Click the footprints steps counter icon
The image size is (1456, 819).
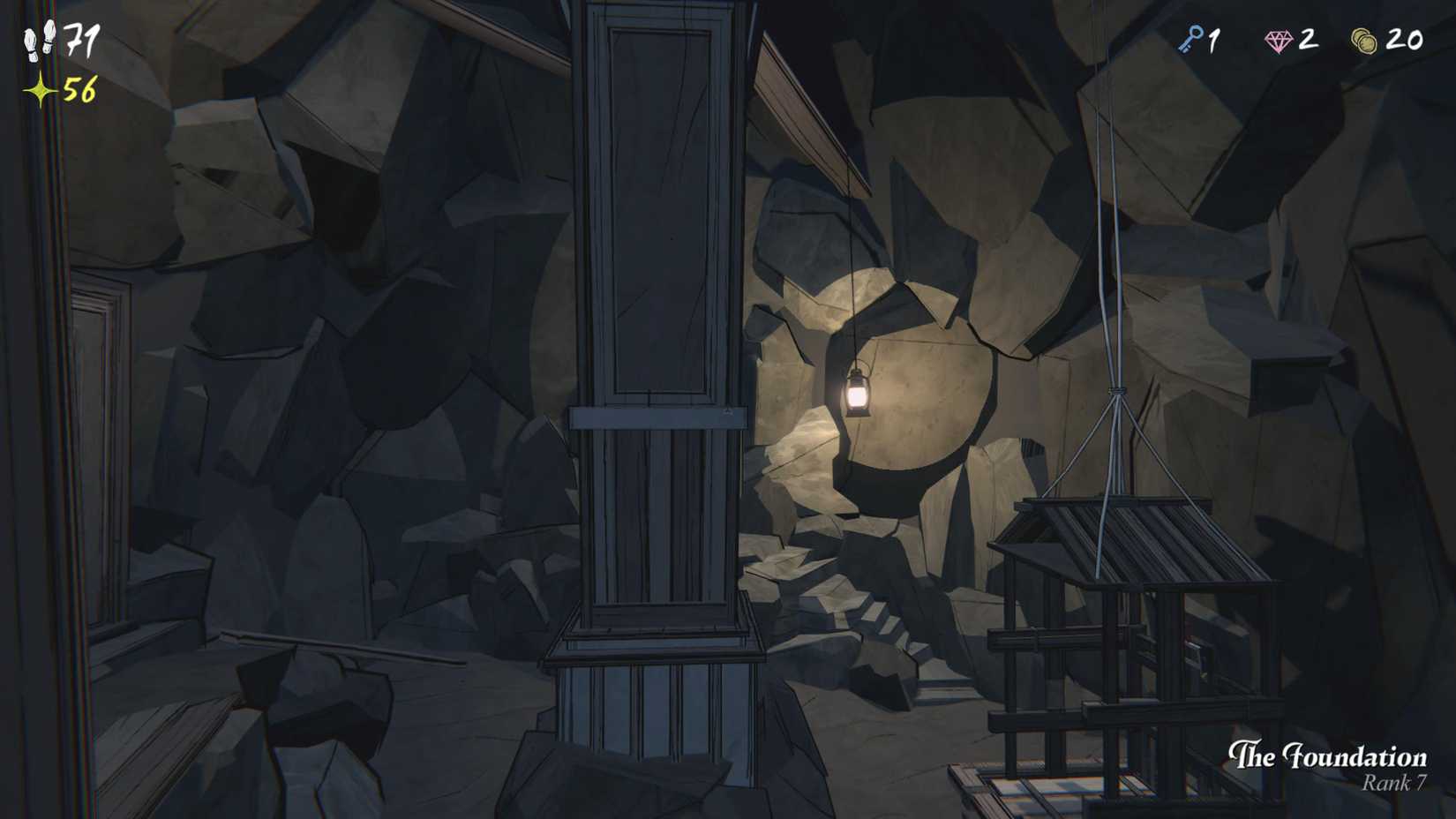click(37, 42)
